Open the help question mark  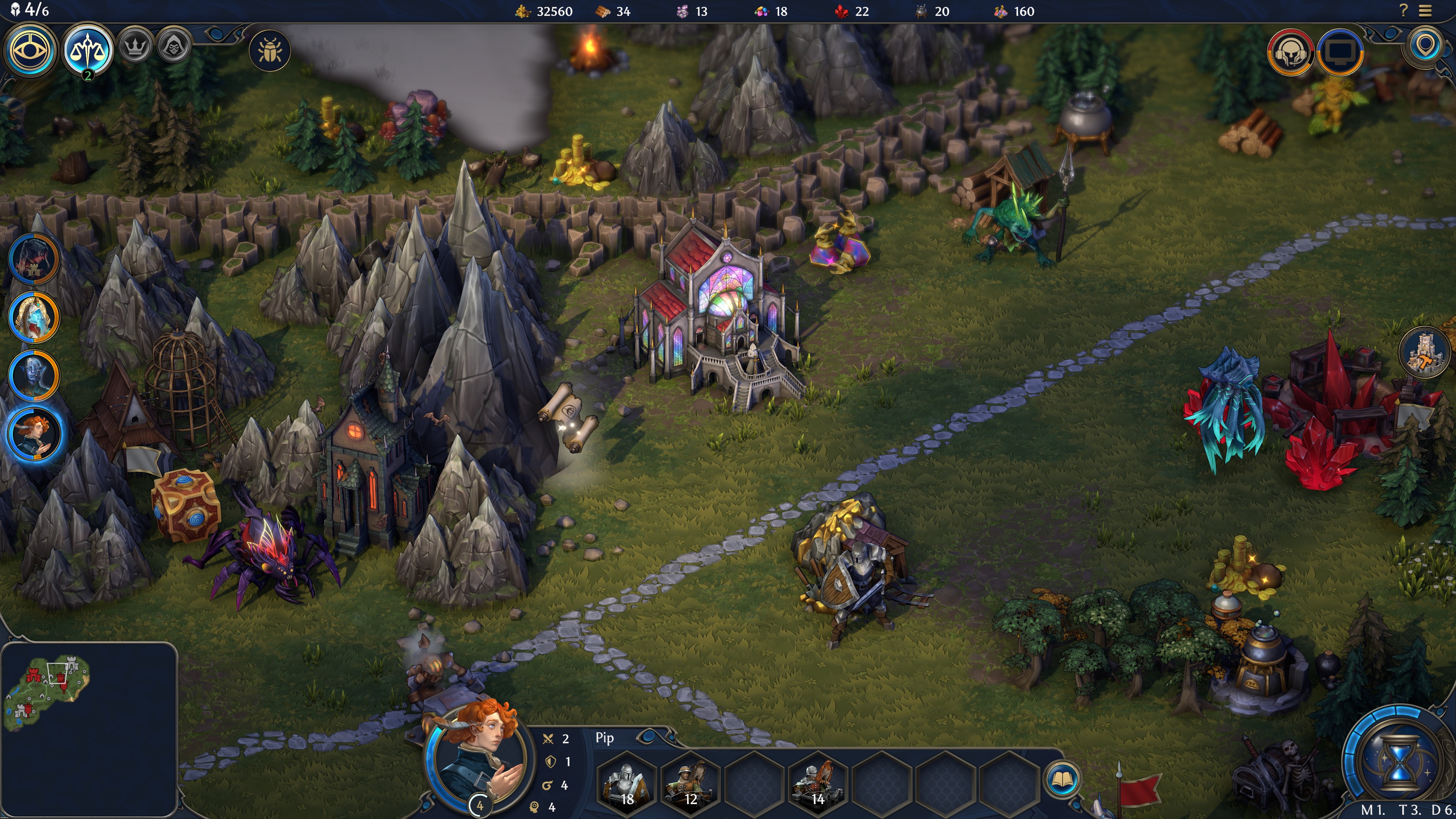pyautogui.click(x=1403, y=11)
